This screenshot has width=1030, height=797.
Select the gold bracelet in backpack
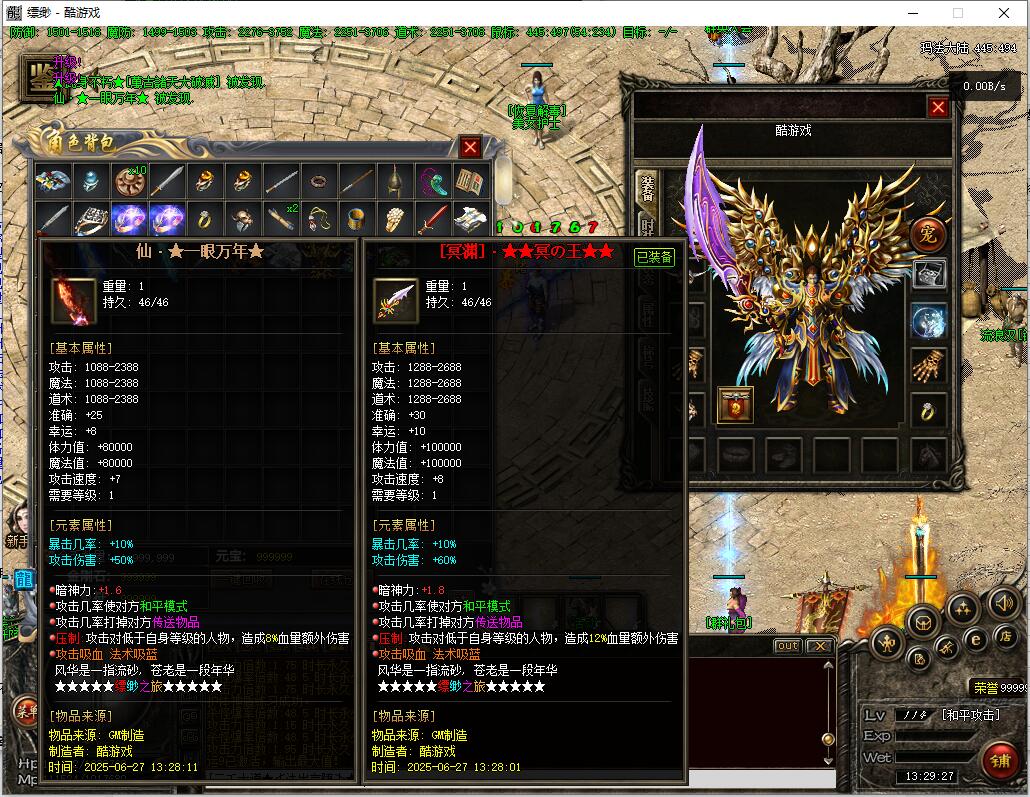356,219
